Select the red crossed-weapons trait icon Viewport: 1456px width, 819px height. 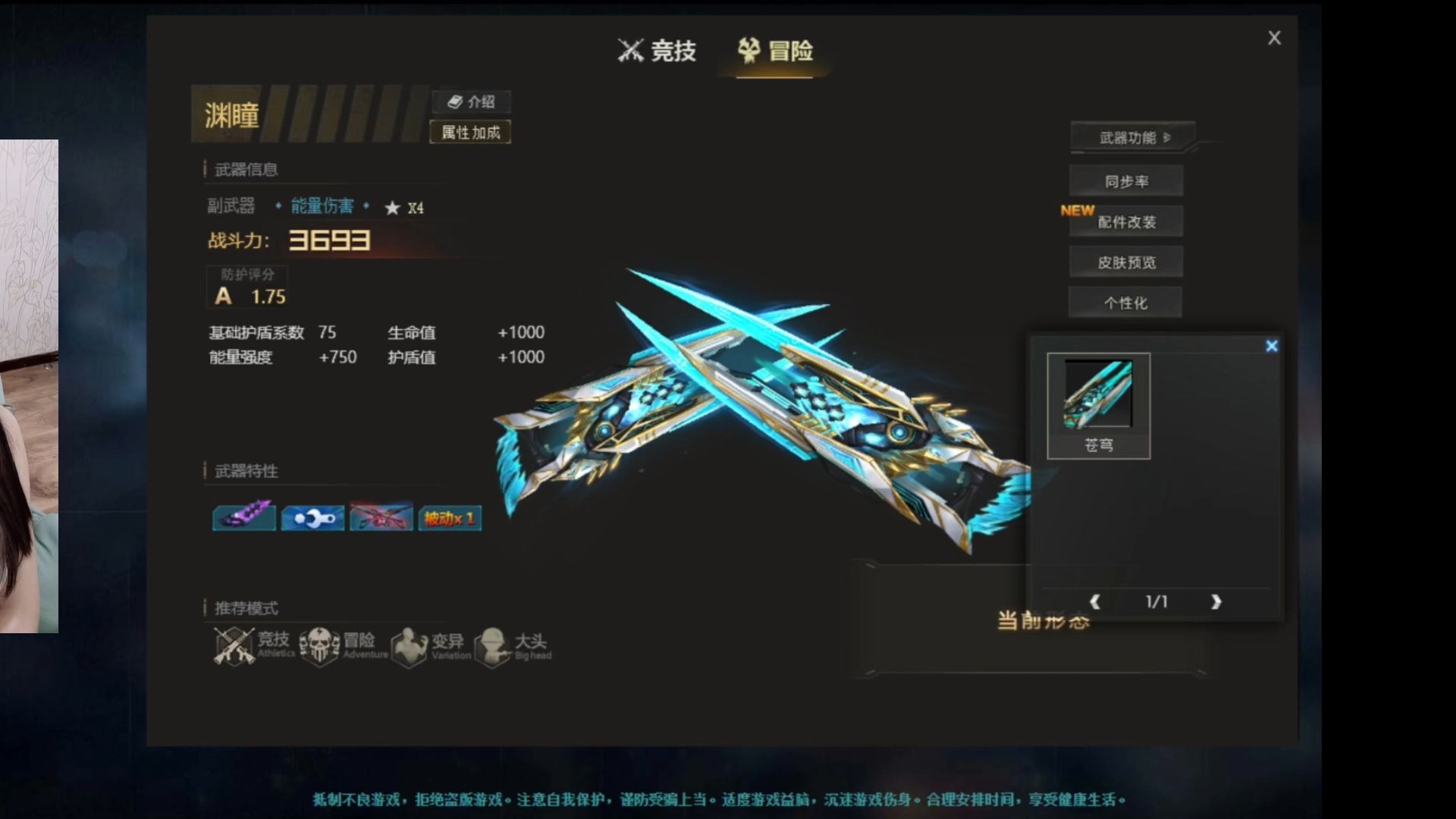[x=381, y=516]
